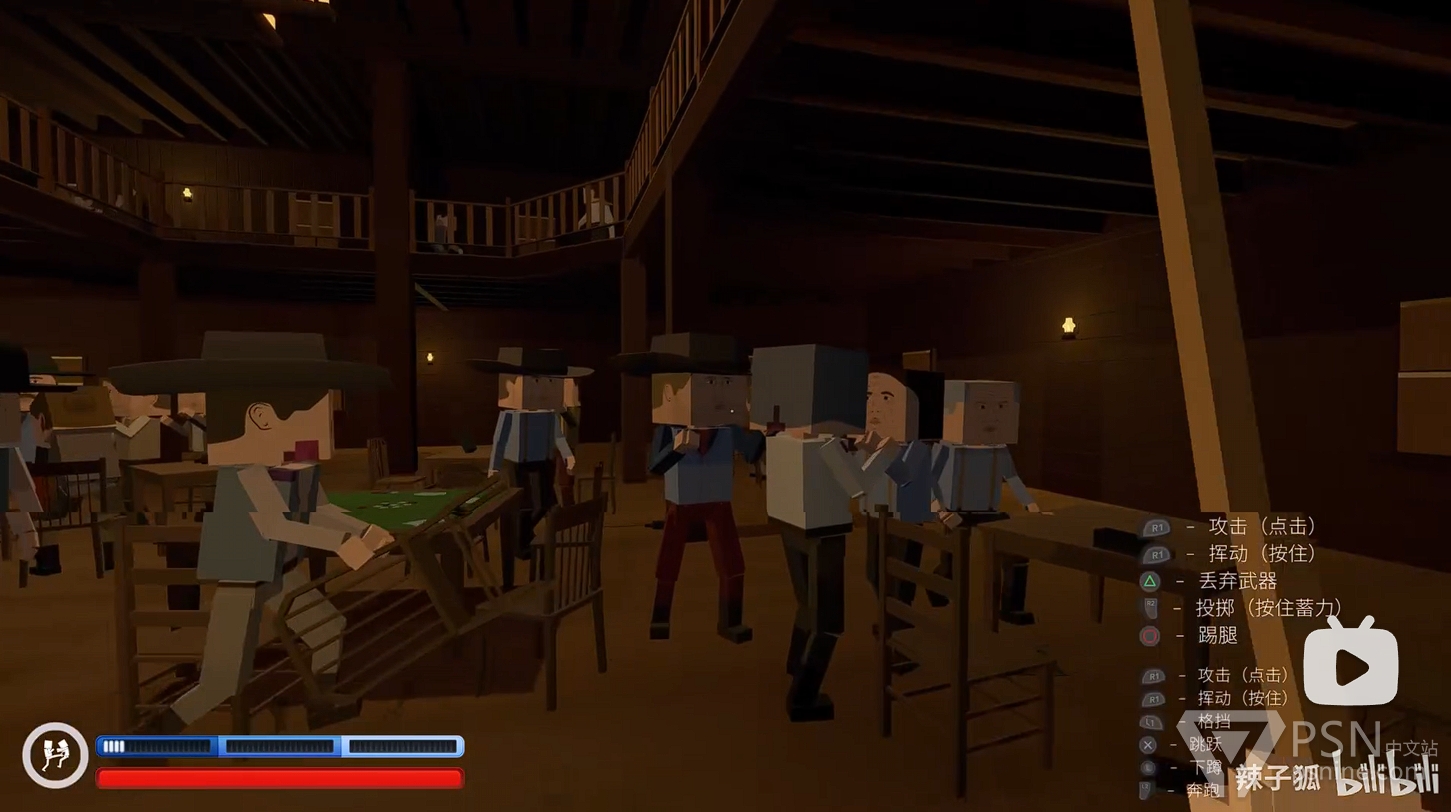Click the fighter stance icon beside the bars

tap(55, 755)
